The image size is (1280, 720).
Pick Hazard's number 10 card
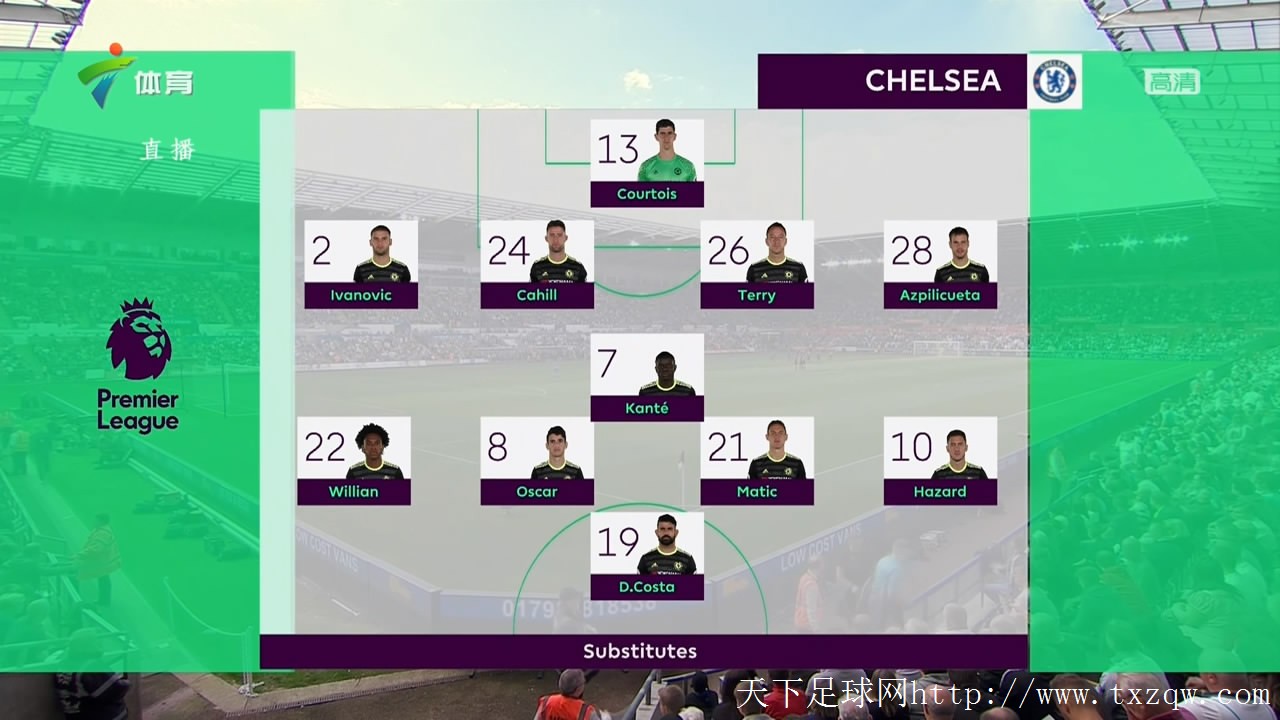940,461
